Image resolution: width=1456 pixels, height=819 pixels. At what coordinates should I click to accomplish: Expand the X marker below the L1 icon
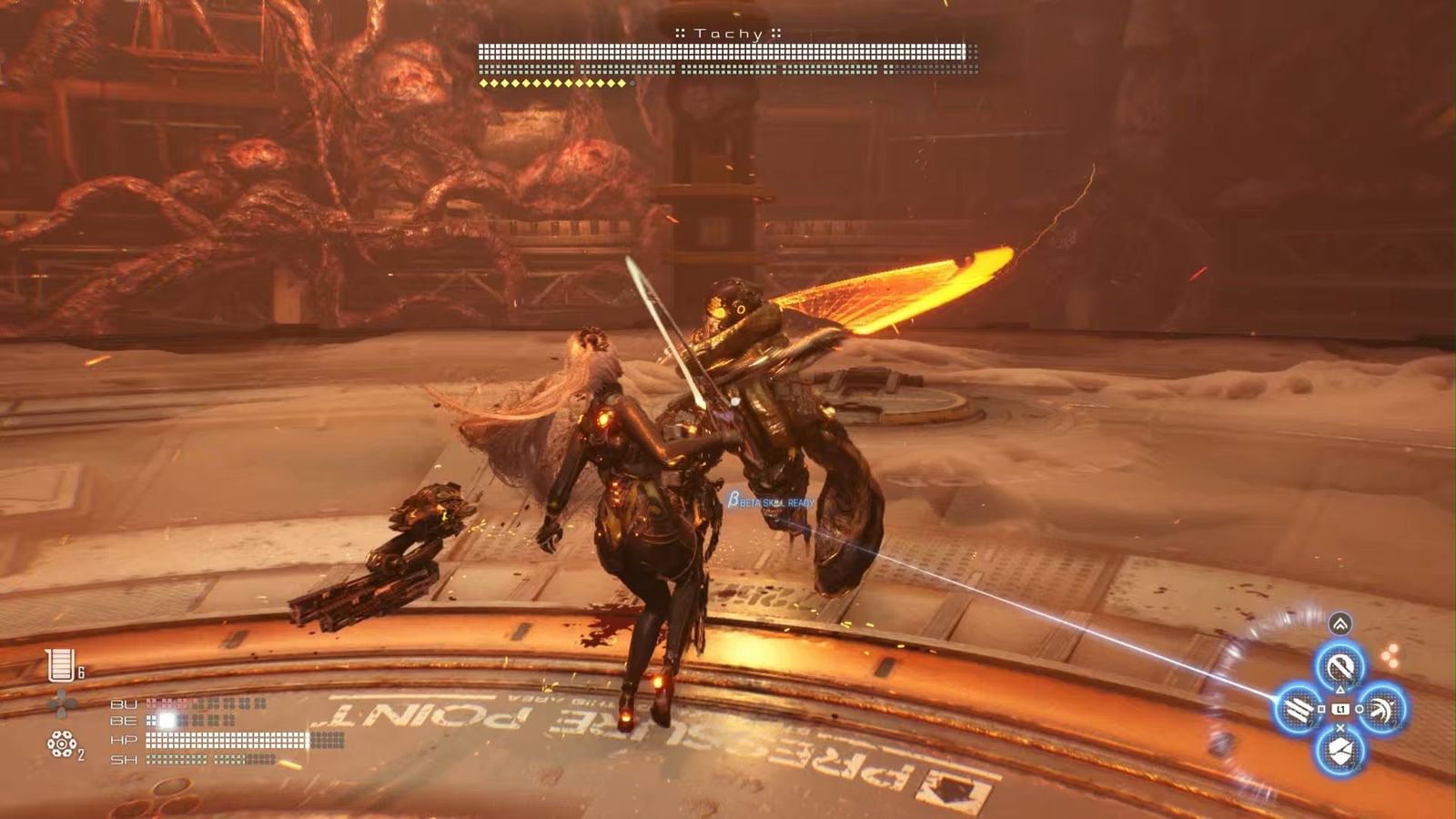pos(1340,726)
